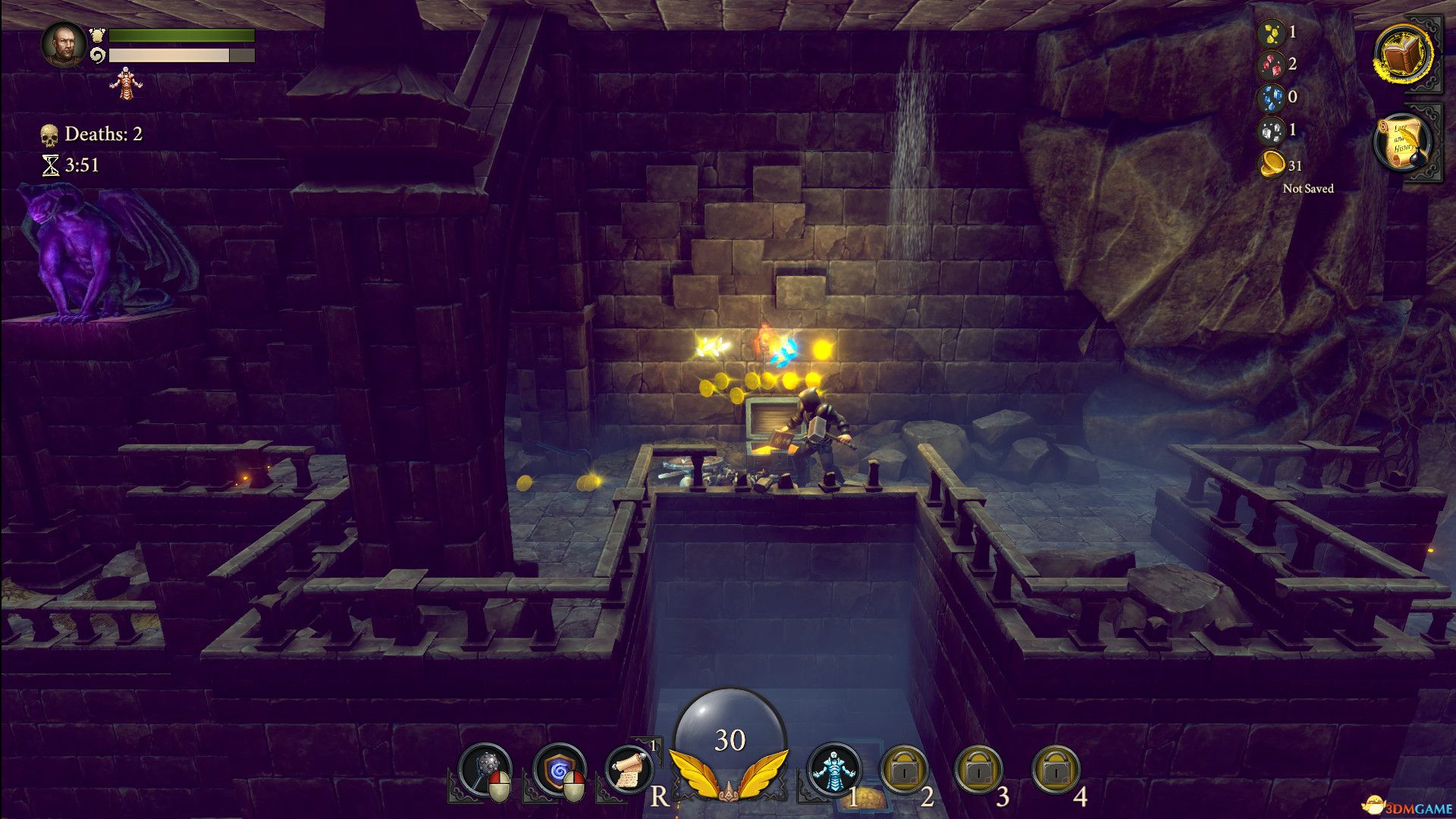Click the orange robed figure status icon
Screen dimensions: 1456x819
pyautogui.click(x=125, y=83)
